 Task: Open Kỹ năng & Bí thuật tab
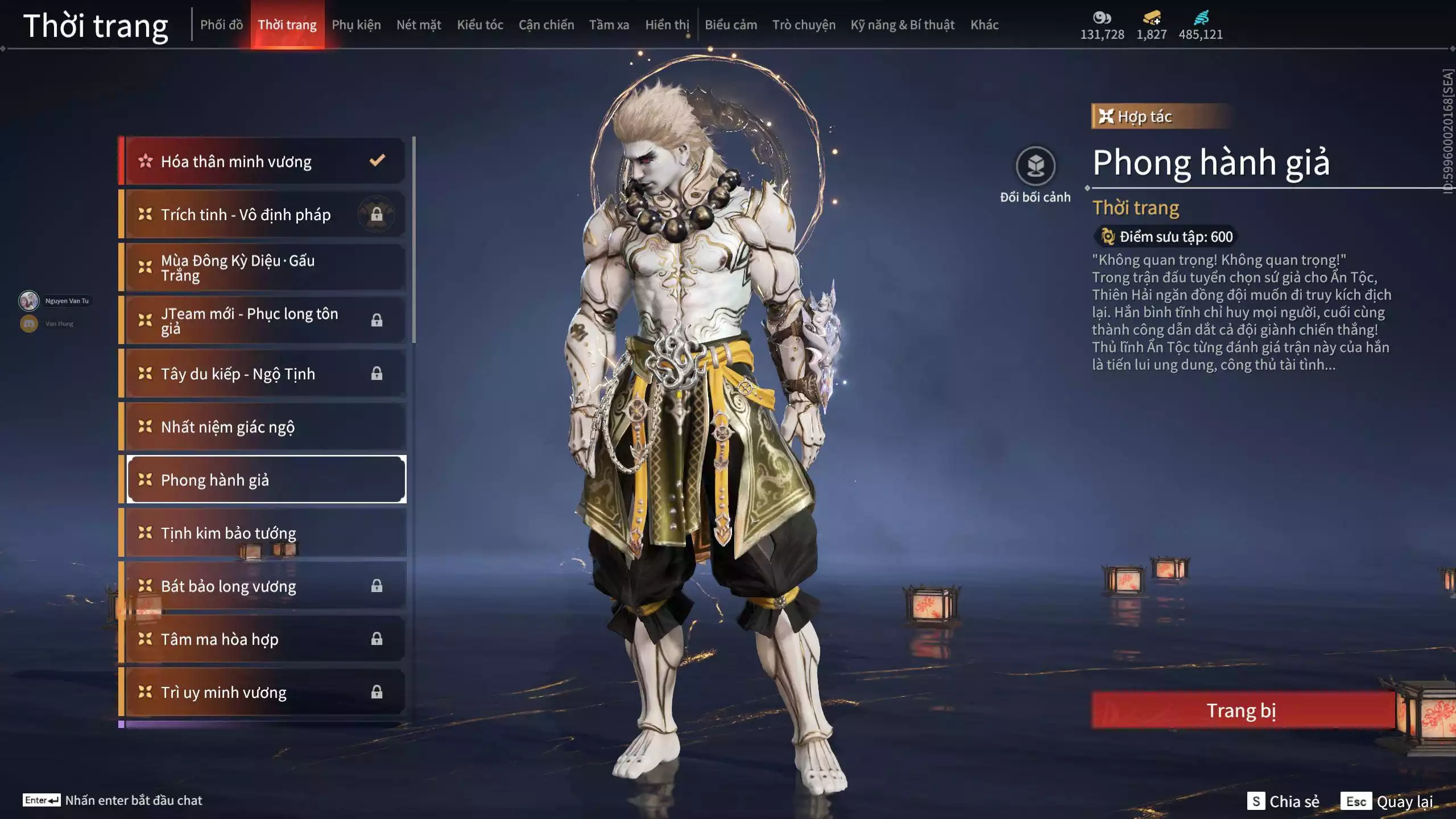tap(903, 25)
